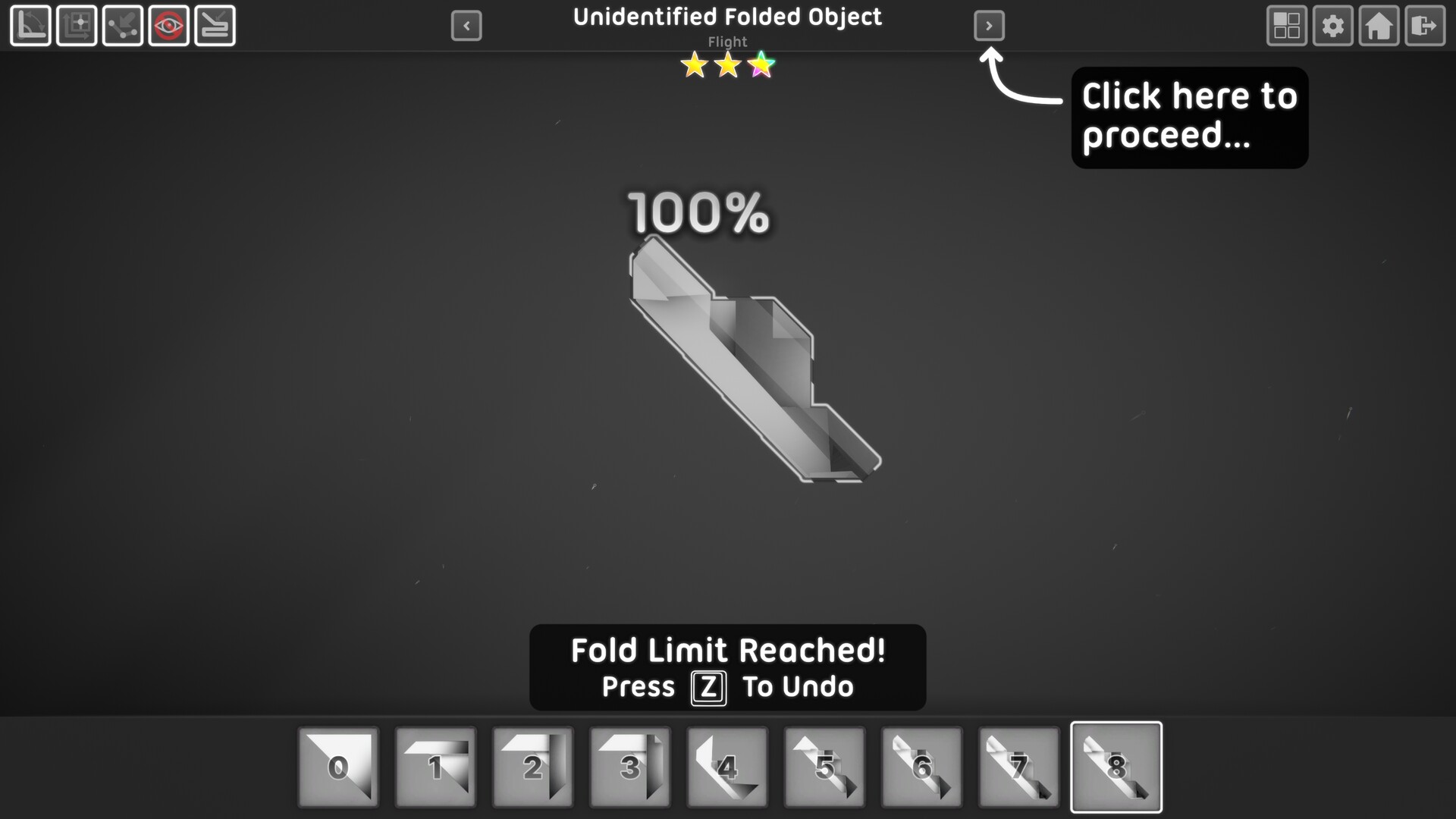Screen dimensions: 1456x819
Task: Select the vertex fold tool
Action: [123, 25]
